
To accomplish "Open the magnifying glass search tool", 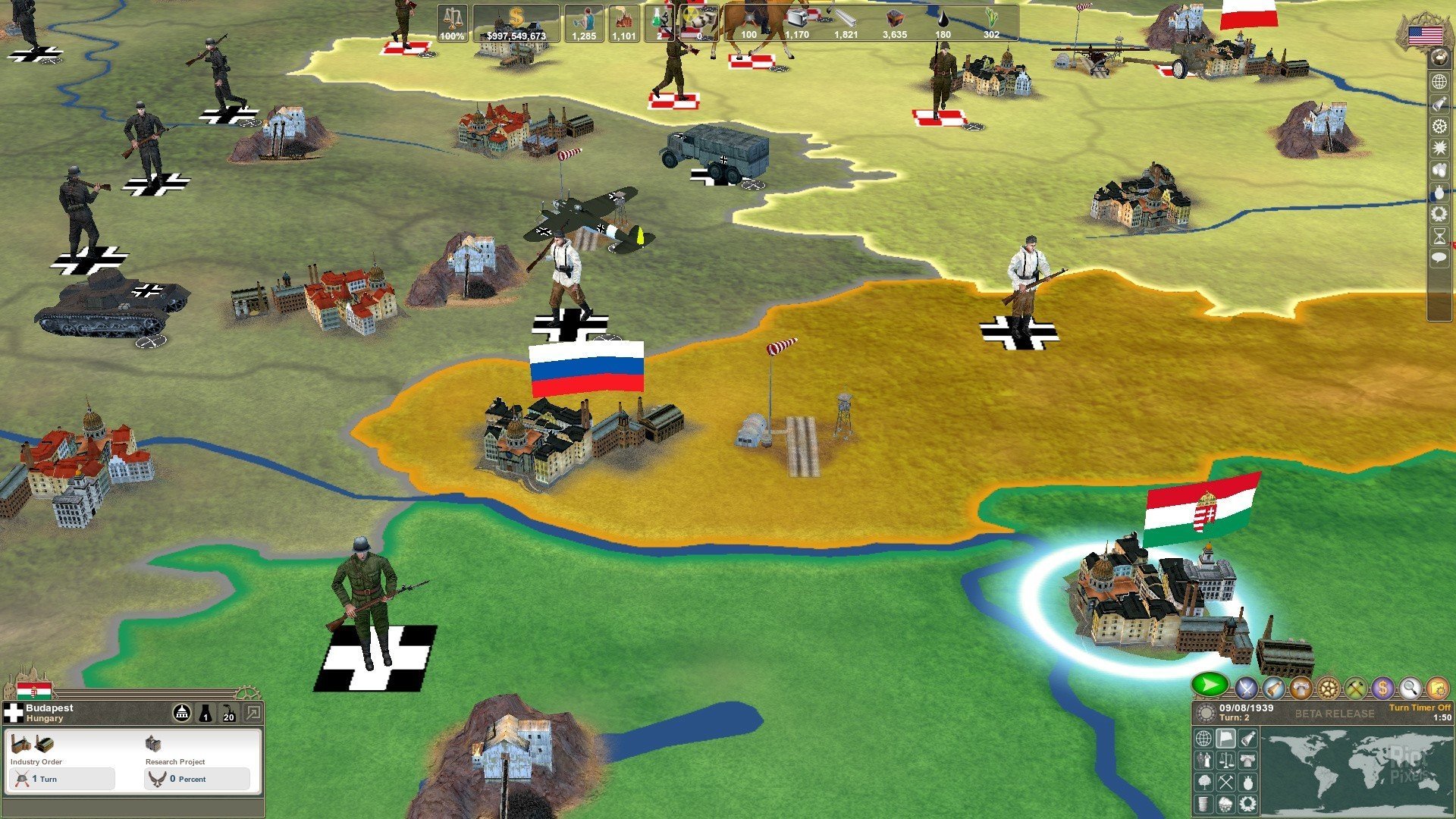I will point(1410,689).
